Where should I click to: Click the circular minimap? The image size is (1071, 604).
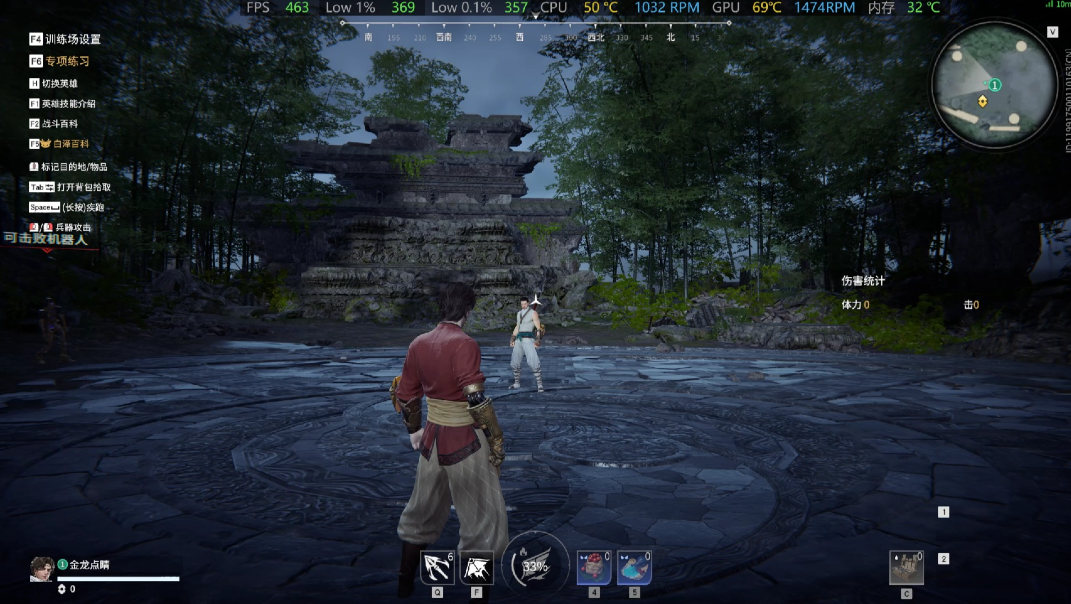994,84
